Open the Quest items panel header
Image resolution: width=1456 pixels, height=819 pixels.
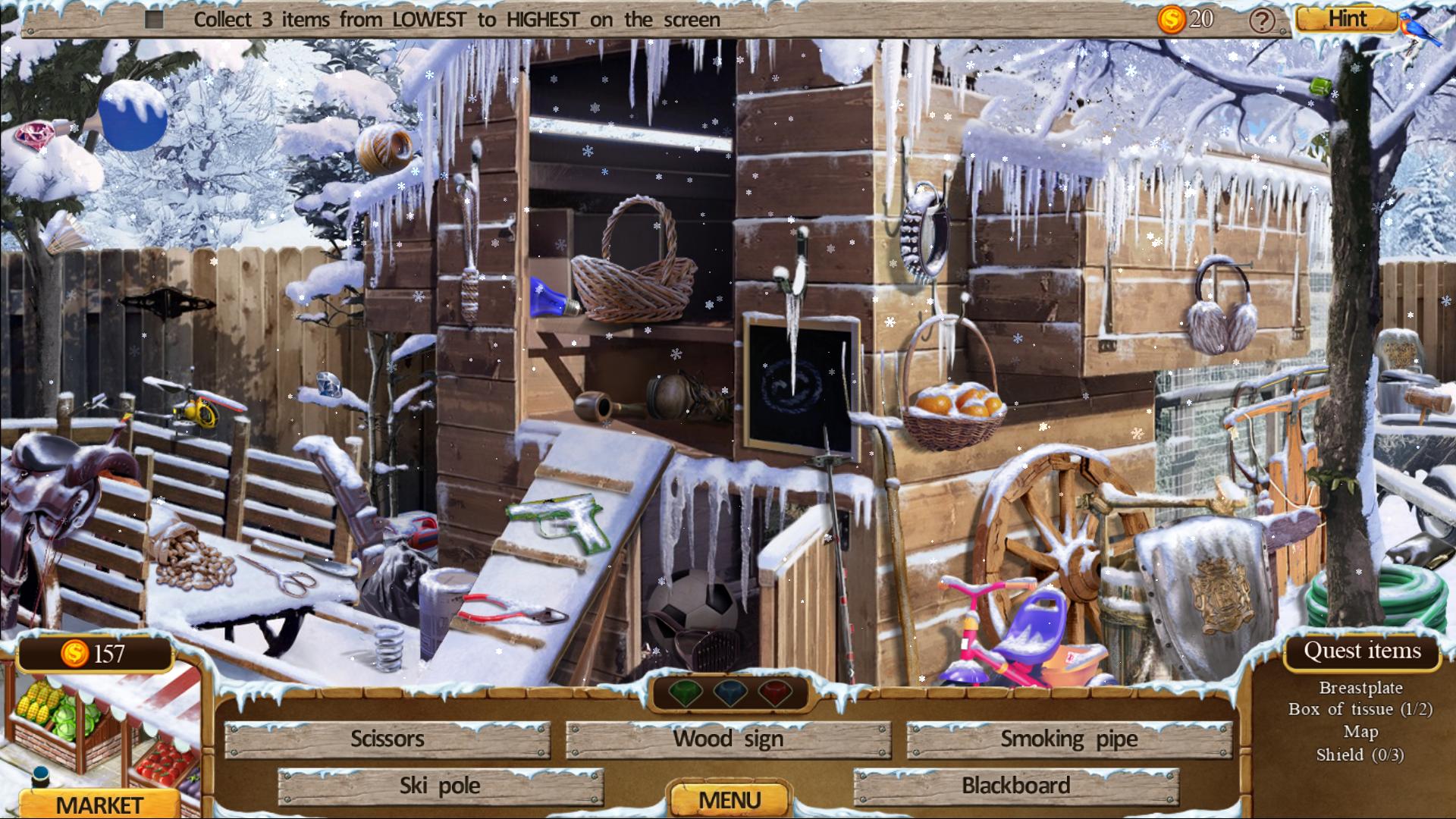pyautogui.click(x=1362, y=651)
